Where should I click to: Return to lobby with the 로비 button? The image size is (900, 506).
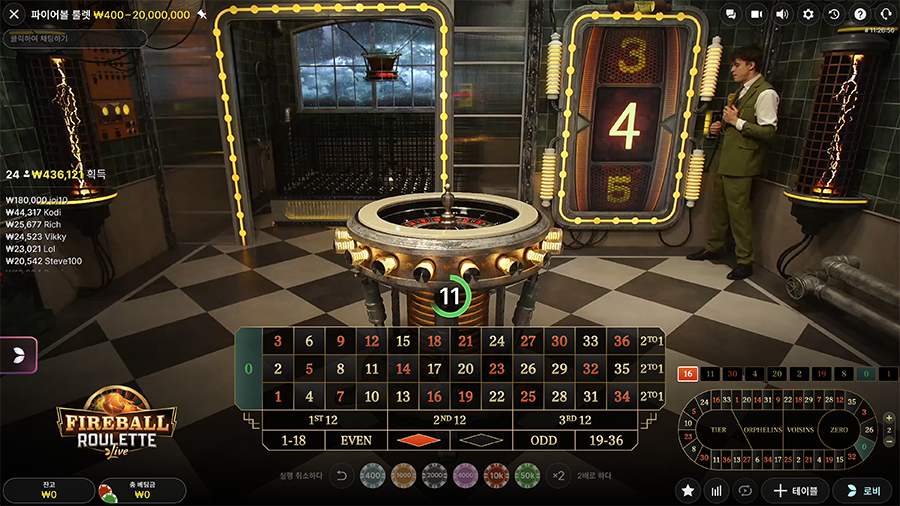click(x=862, y=490)
